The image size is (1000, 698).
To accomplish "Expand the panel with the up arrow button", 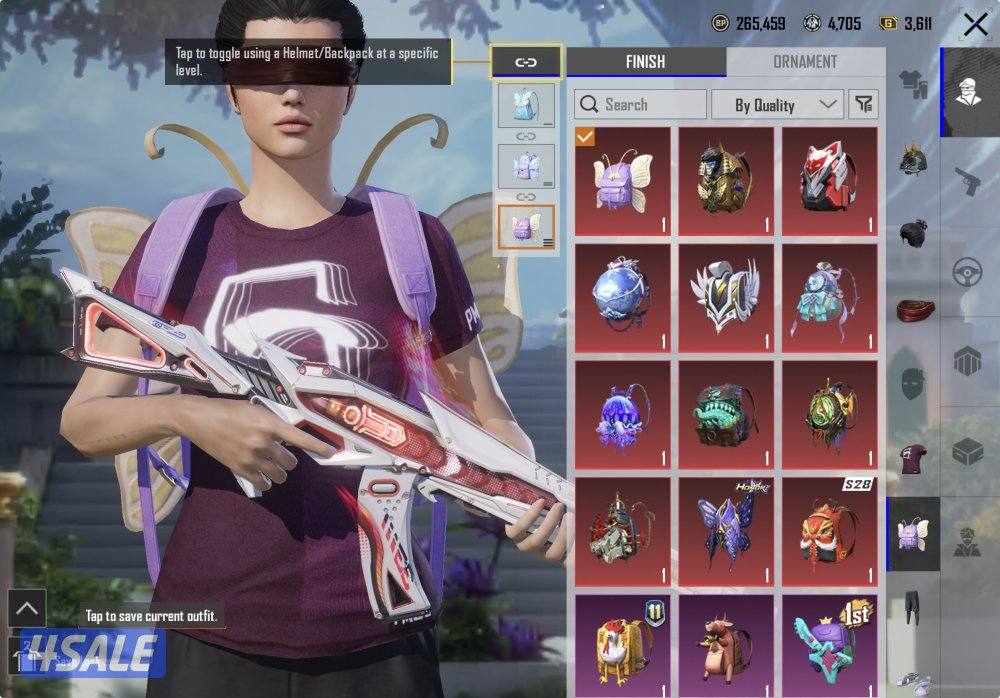I will pos(26,608).
